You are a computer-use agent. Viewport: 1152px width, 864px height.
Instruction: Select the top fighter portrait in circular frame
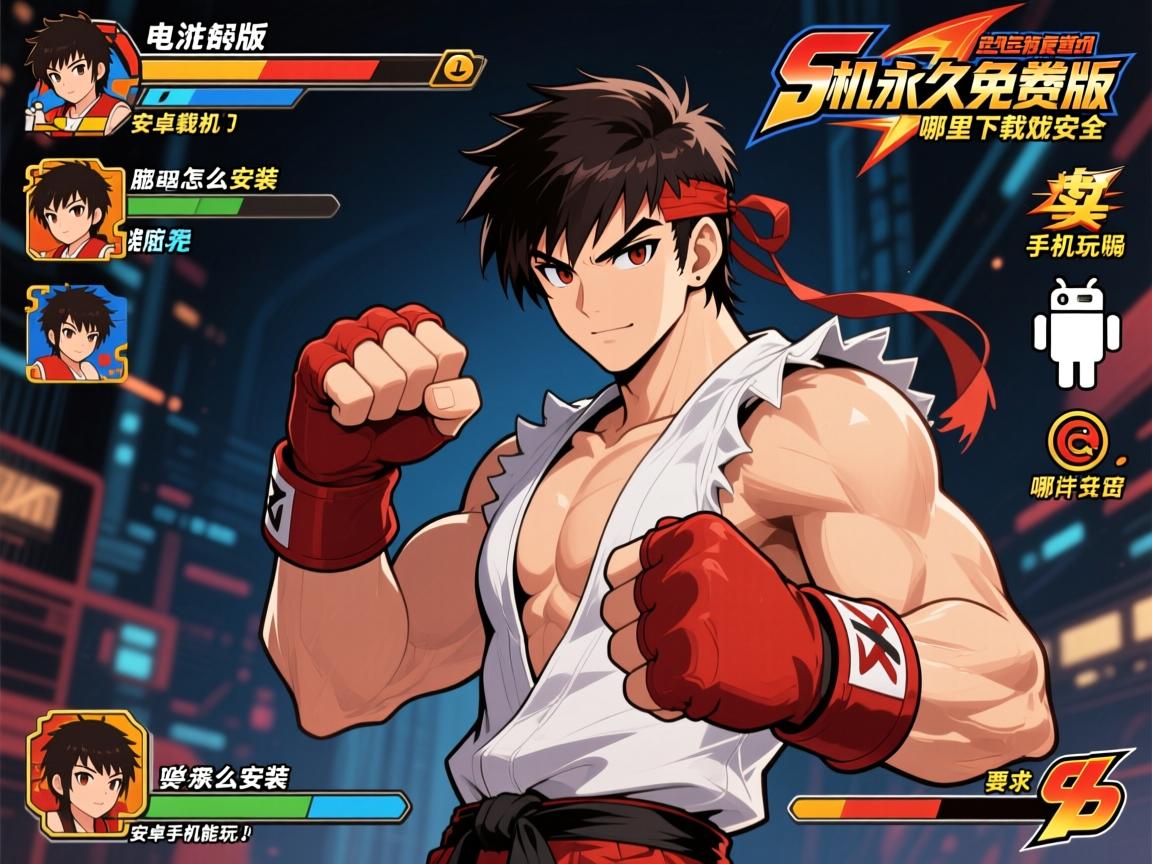pos(74,72)
